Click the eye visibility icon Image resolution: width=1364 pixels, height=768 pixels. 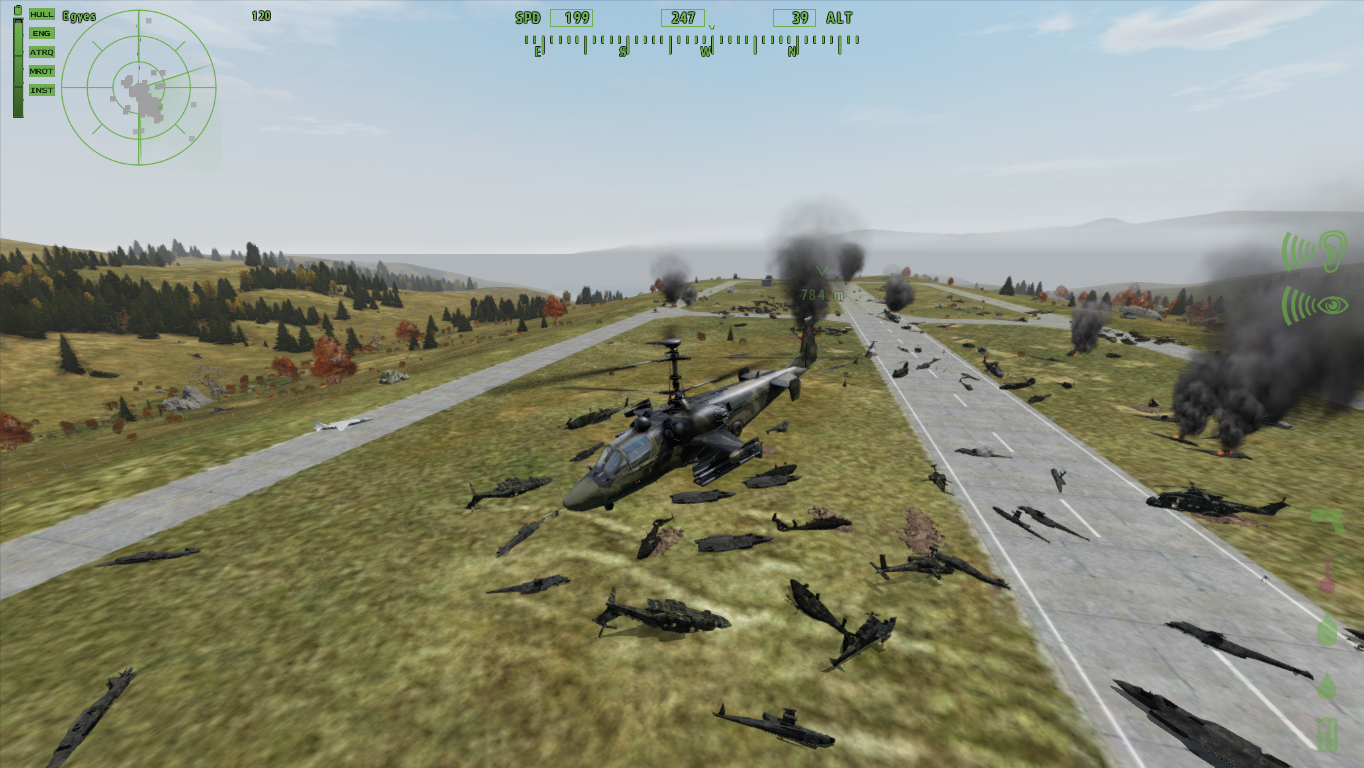pos(1315,303)
